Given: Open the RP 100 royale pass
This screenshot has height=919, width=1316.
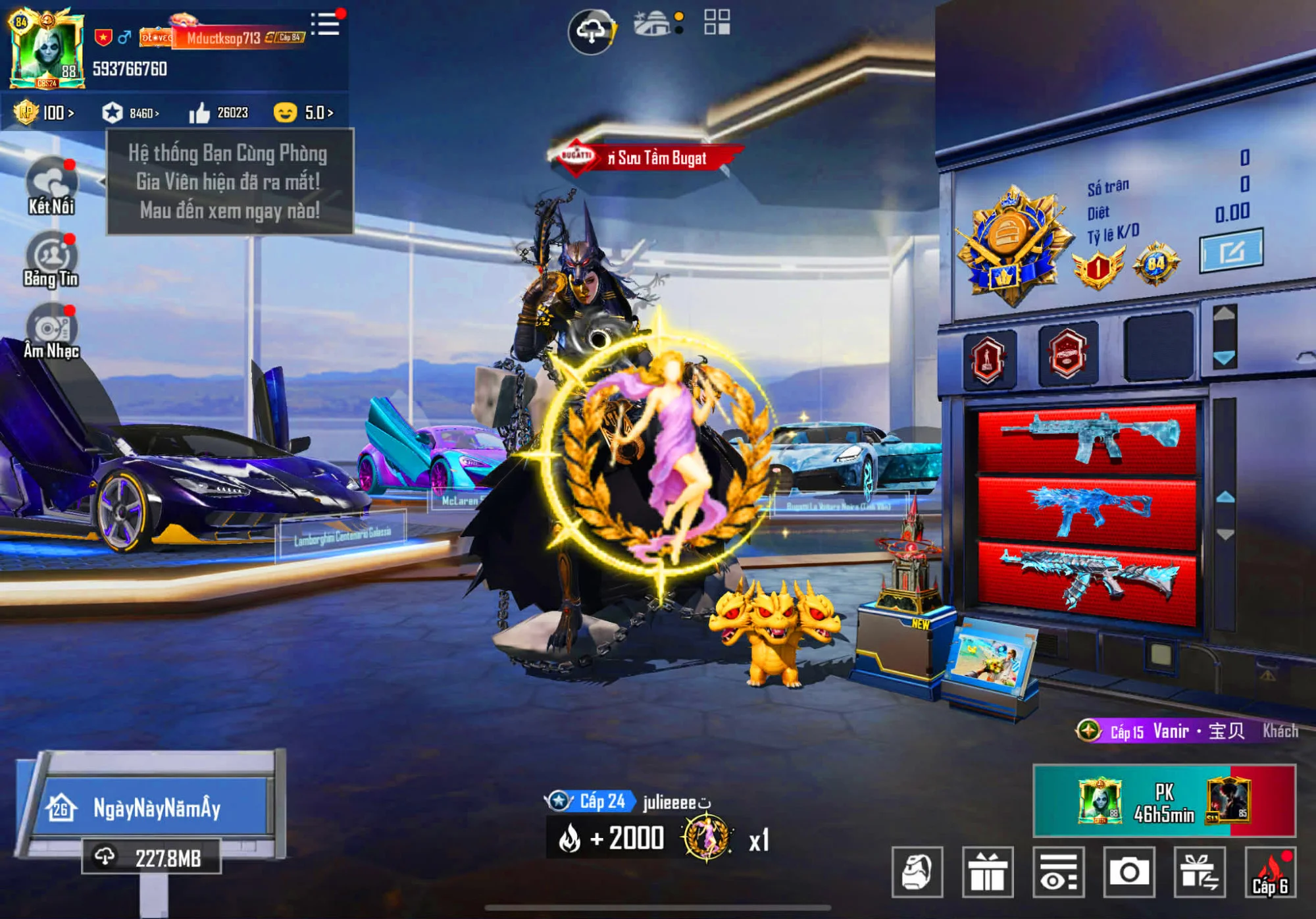Looking at the screenshot, I should click(45, 113).
